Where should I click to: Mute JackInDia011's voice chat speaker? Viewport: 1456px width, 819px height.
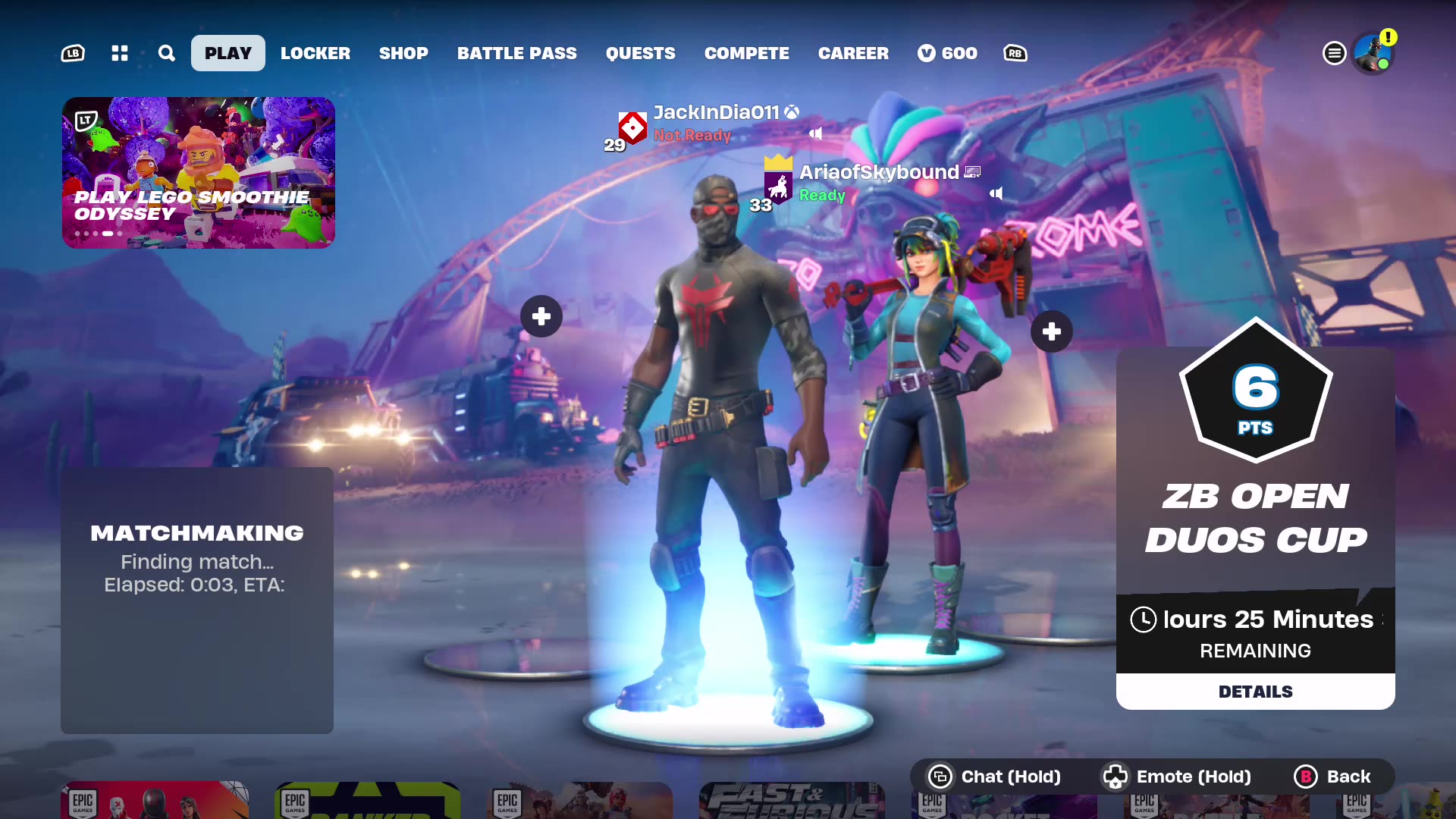(x=817, y=133)
